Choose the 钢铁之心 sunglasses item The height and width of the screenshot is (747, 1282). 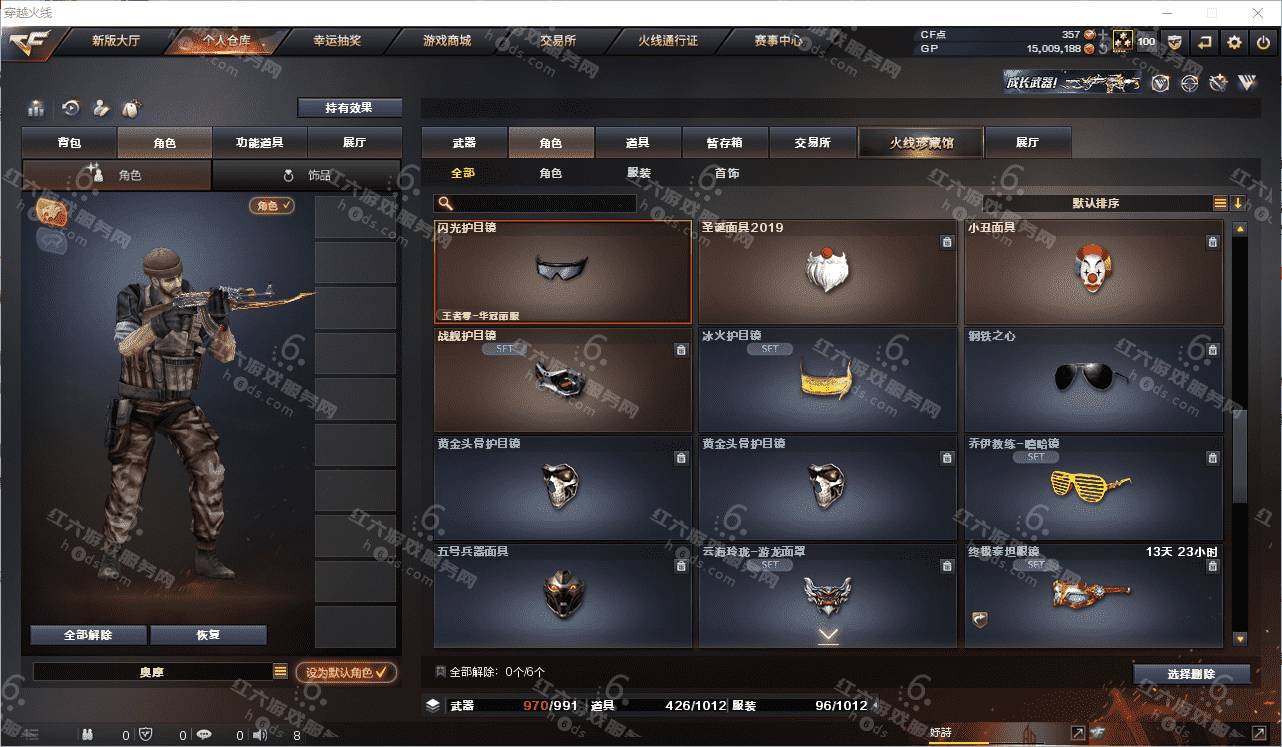pyautogui.click(x=1093, y=380)
